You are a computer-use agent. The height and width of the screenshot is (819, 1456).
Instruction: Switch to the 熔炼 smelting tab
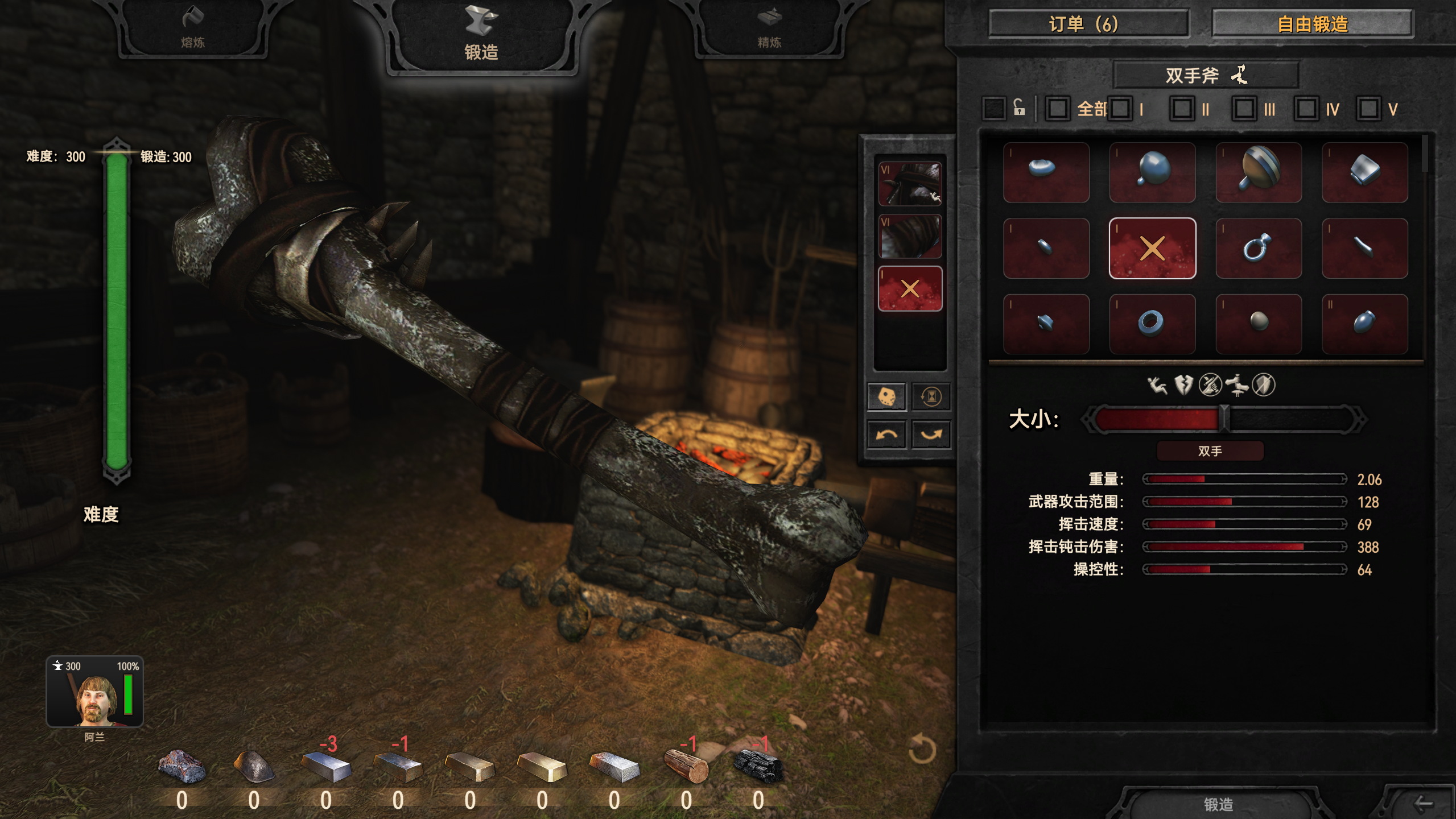(193, 28)
